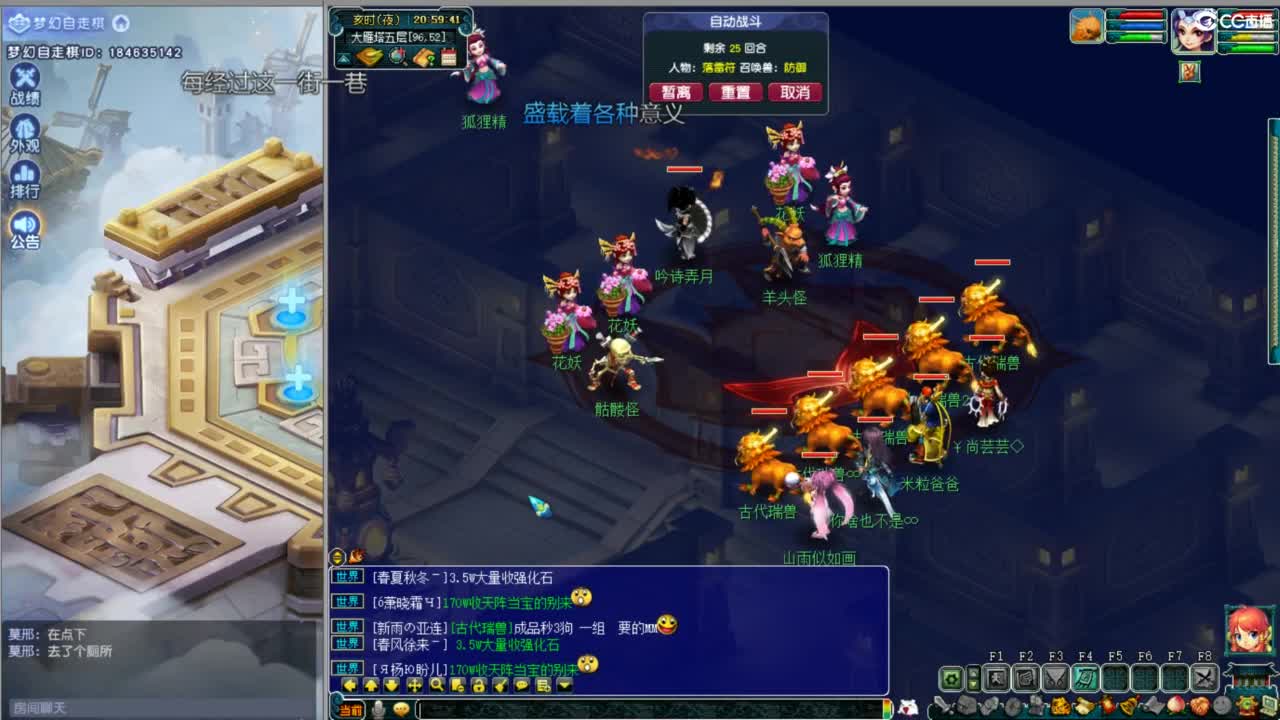
Task: Select the F4 flag skill slot
Action: pyautogui.click(x=1084, y=676)
